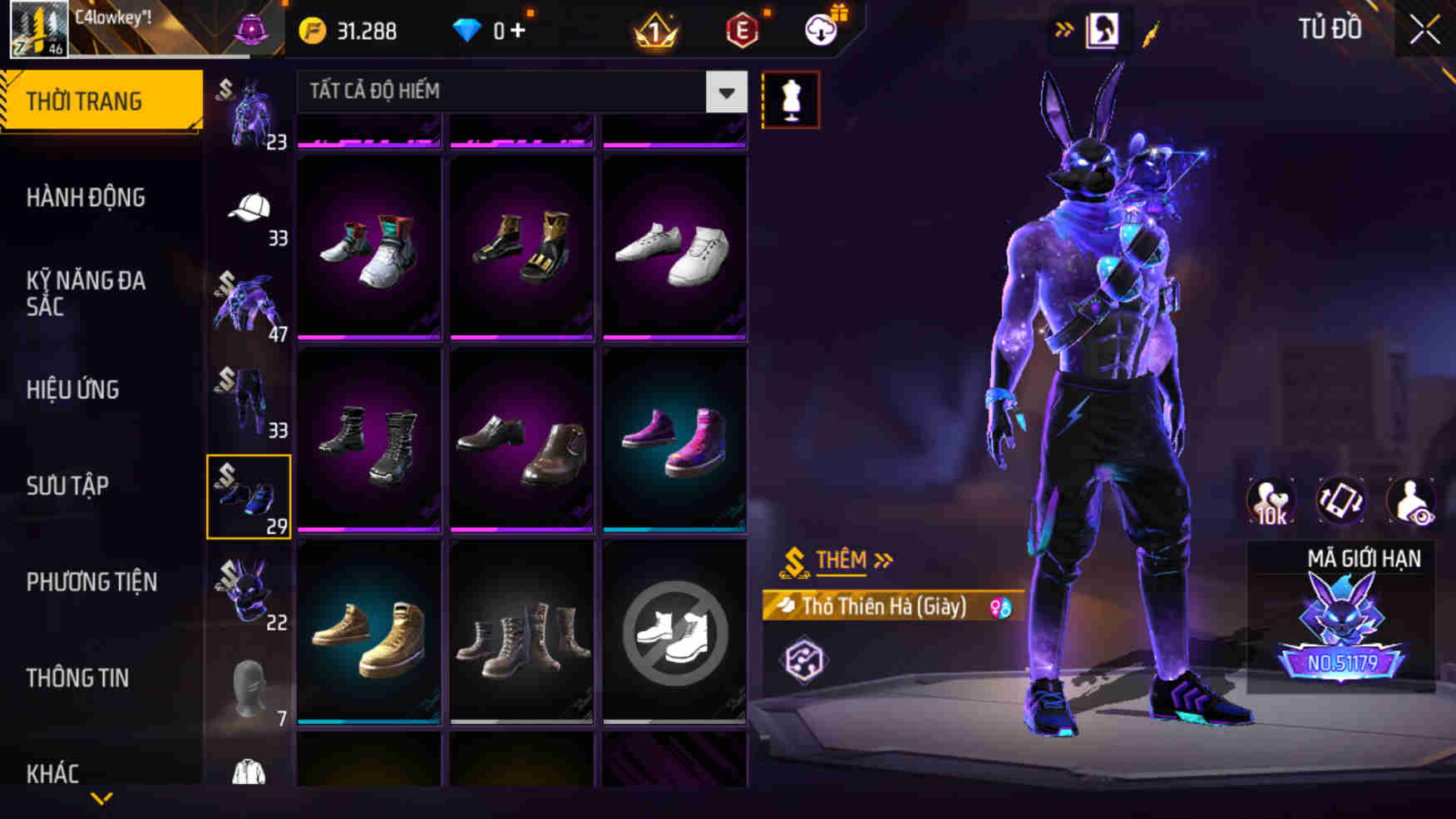The image size is (1456, 819).
Task: Collapse the panel with the double-chevron toggle
Action: click(x=1065, y=27)
